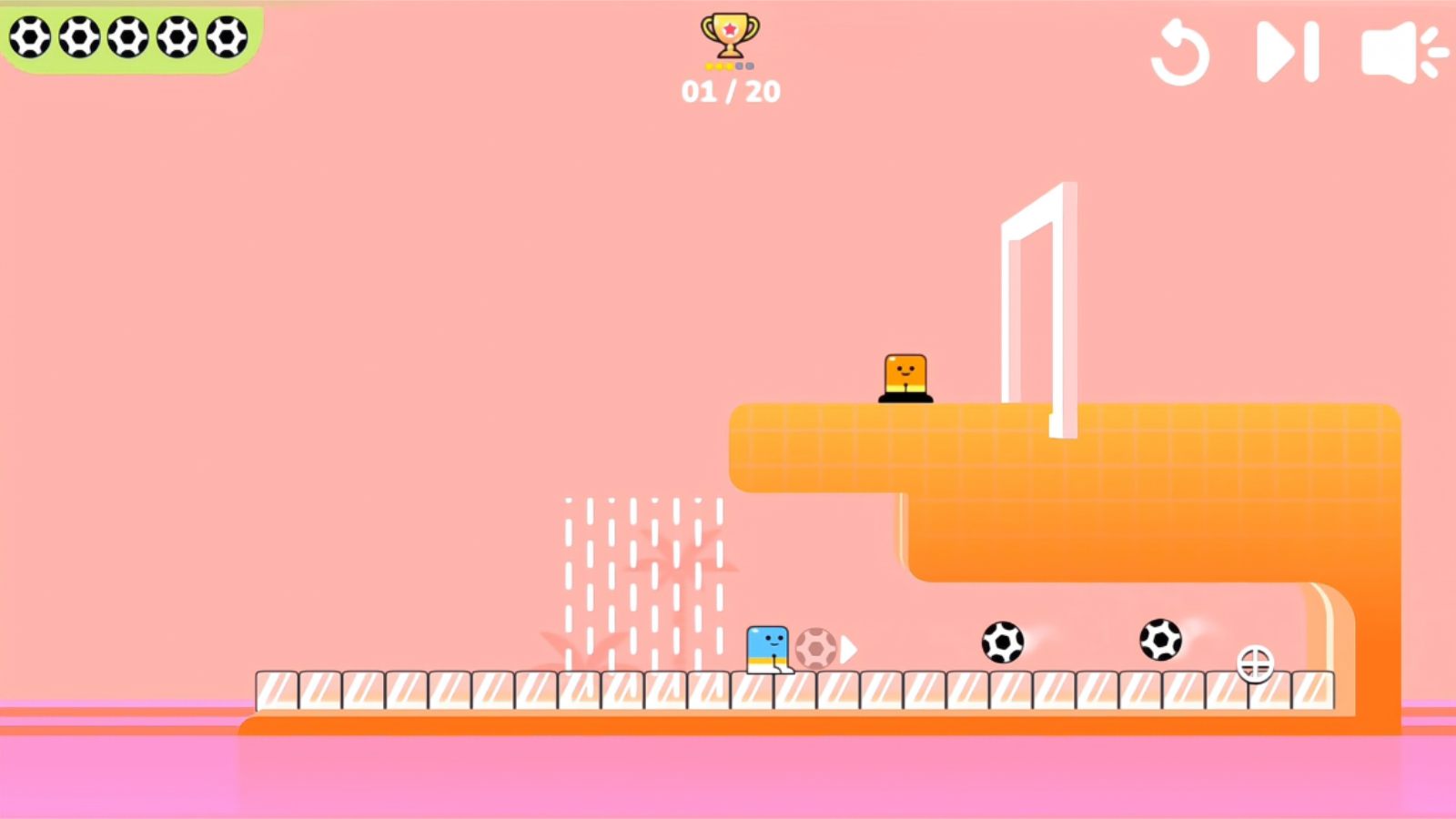Click the play arrow beside the pink ball
This screenshot has height=819, width=1456.
[x=846, y=649]
